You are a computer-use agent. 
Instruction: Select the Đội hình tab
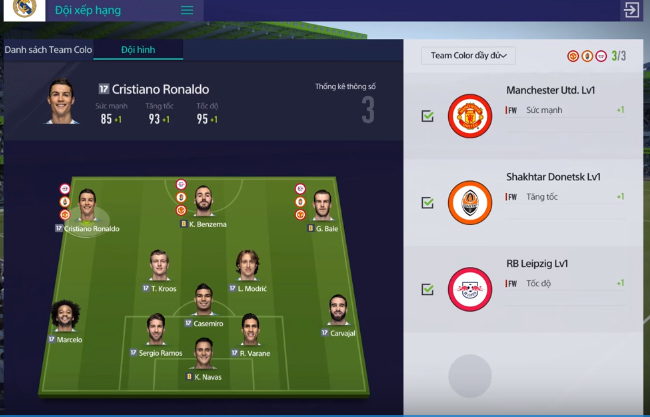coord(137,49)
